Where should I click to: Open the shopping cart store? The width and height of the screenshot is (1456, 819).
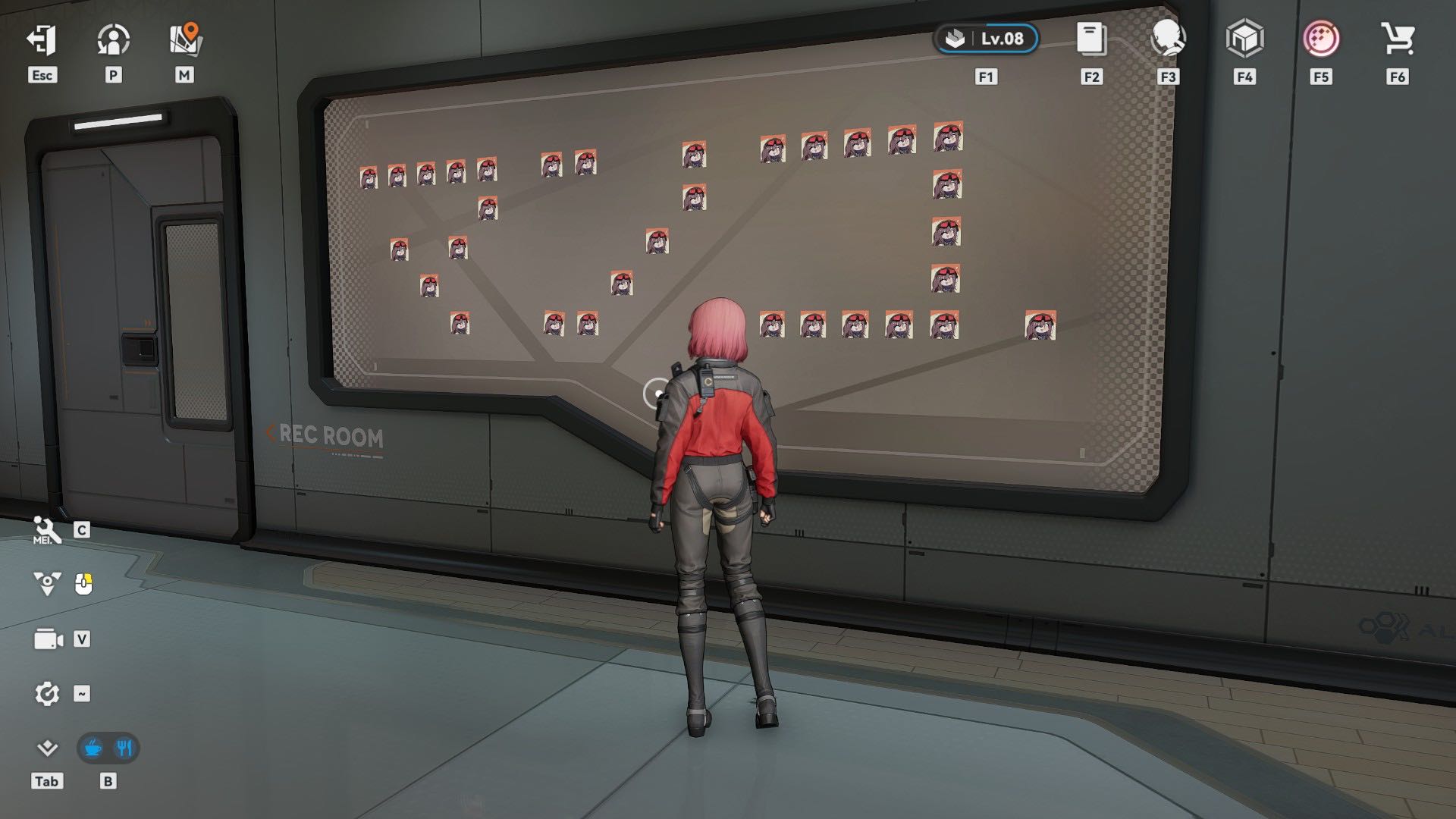pyautogui.click(x=1397, y=39)
